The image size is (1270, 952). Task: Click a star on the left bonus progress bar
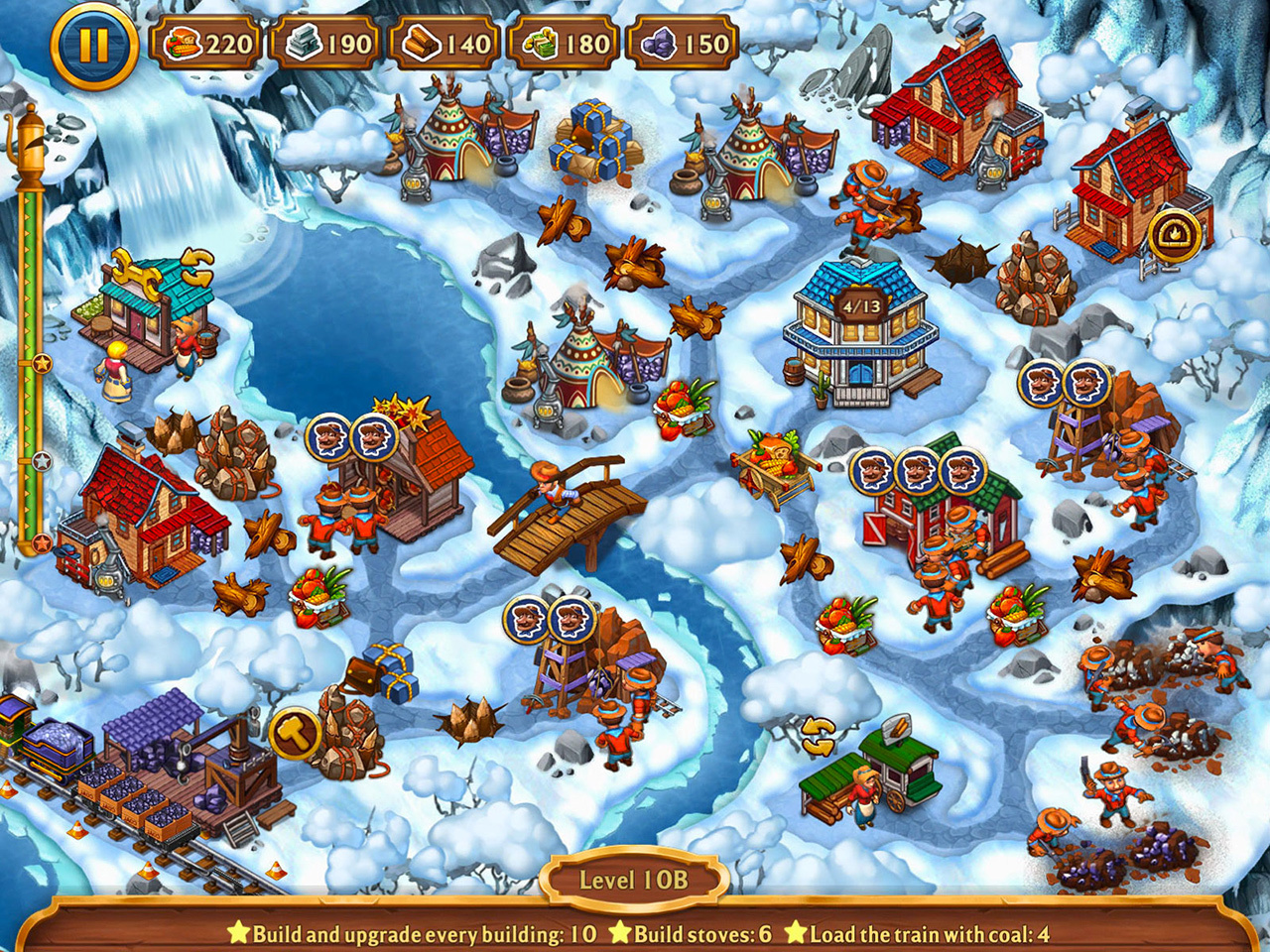pyautogui.click(x=41, y=363)
